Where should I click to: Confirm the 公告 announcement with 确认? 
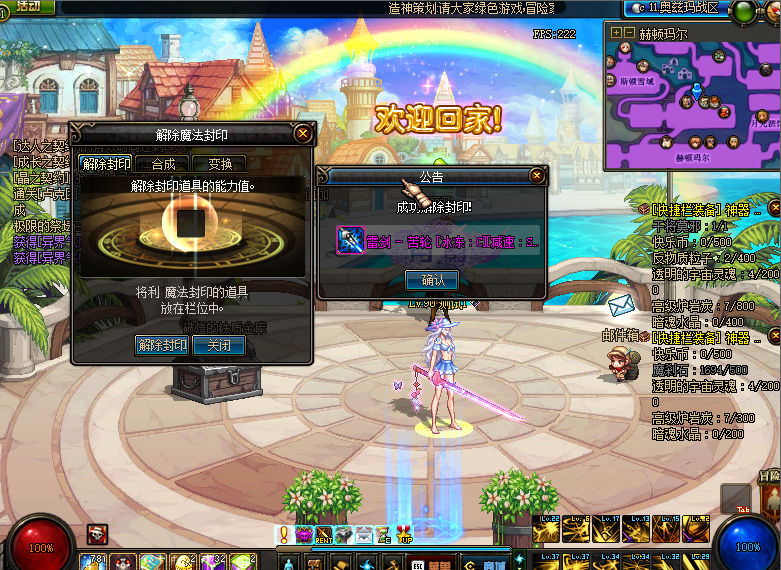tap(431, 280)
